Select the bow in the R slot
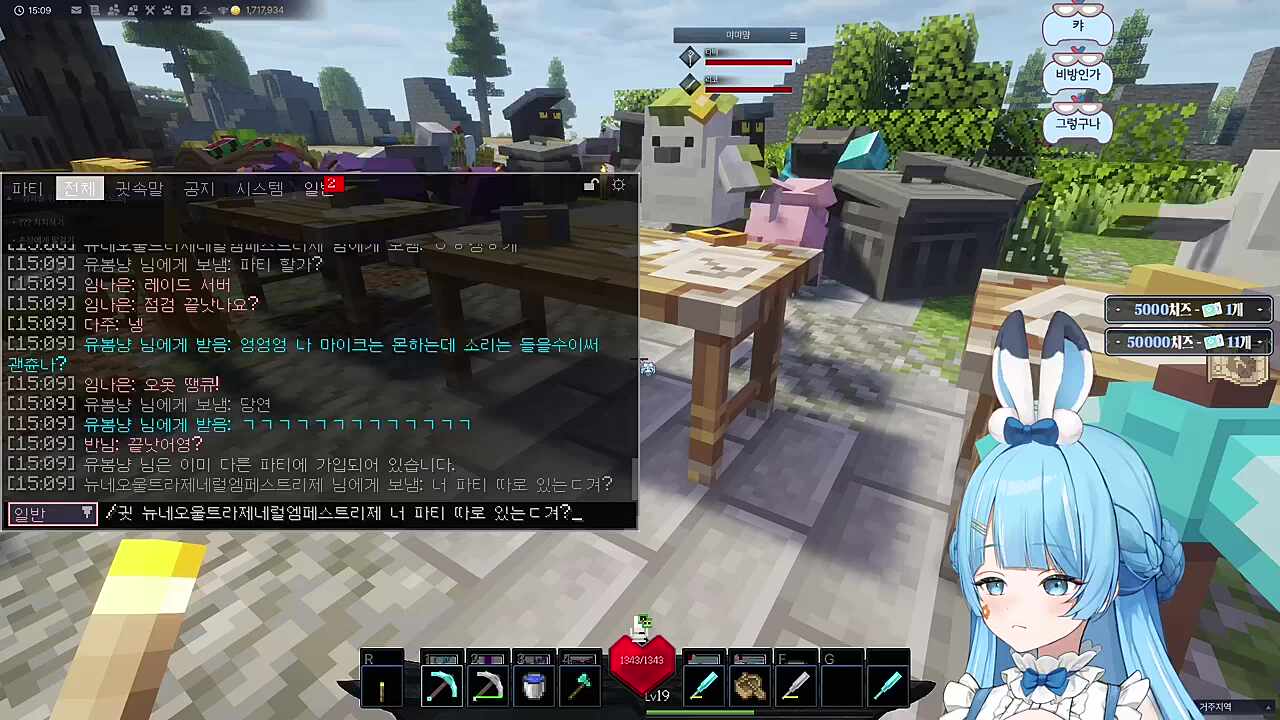This screenshot has width=1280, height=720. pyautogui.click(x=381, y=685)
